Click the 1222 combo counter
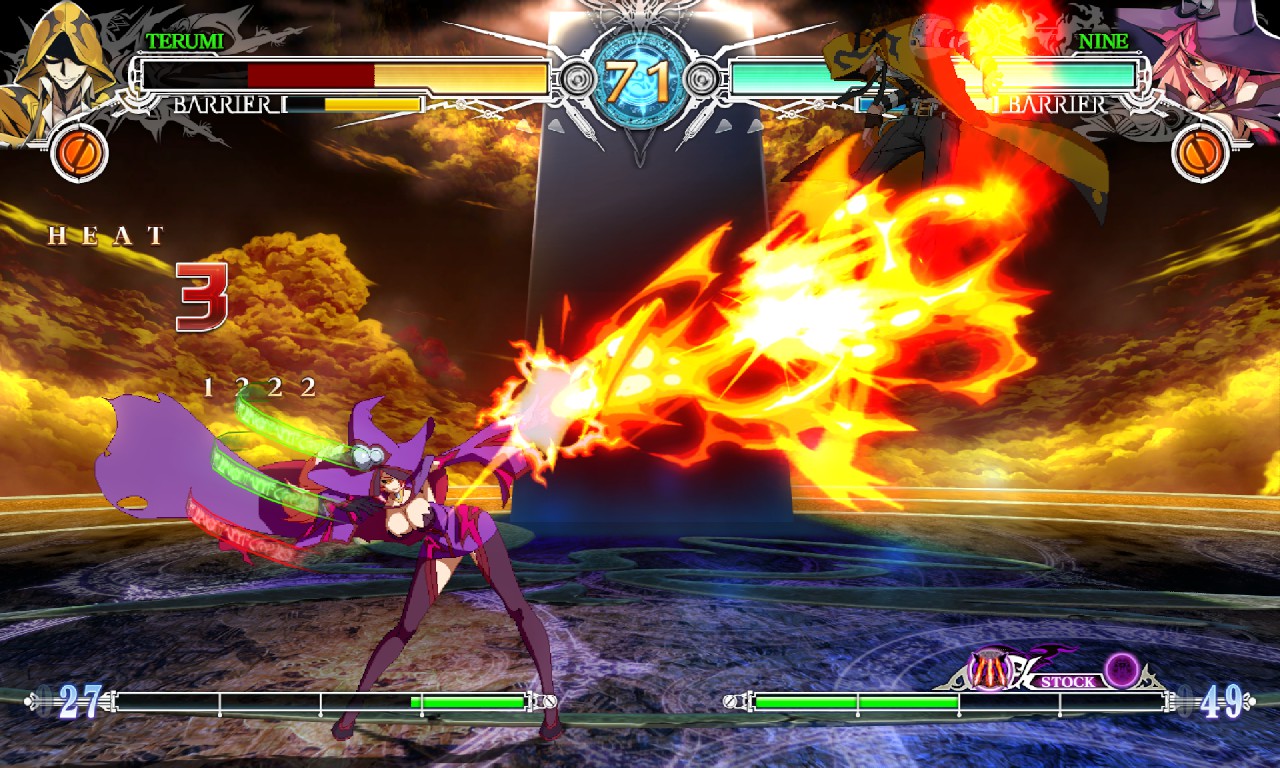Viewport: 1280px width, 768px height. (x=260, y=385)
